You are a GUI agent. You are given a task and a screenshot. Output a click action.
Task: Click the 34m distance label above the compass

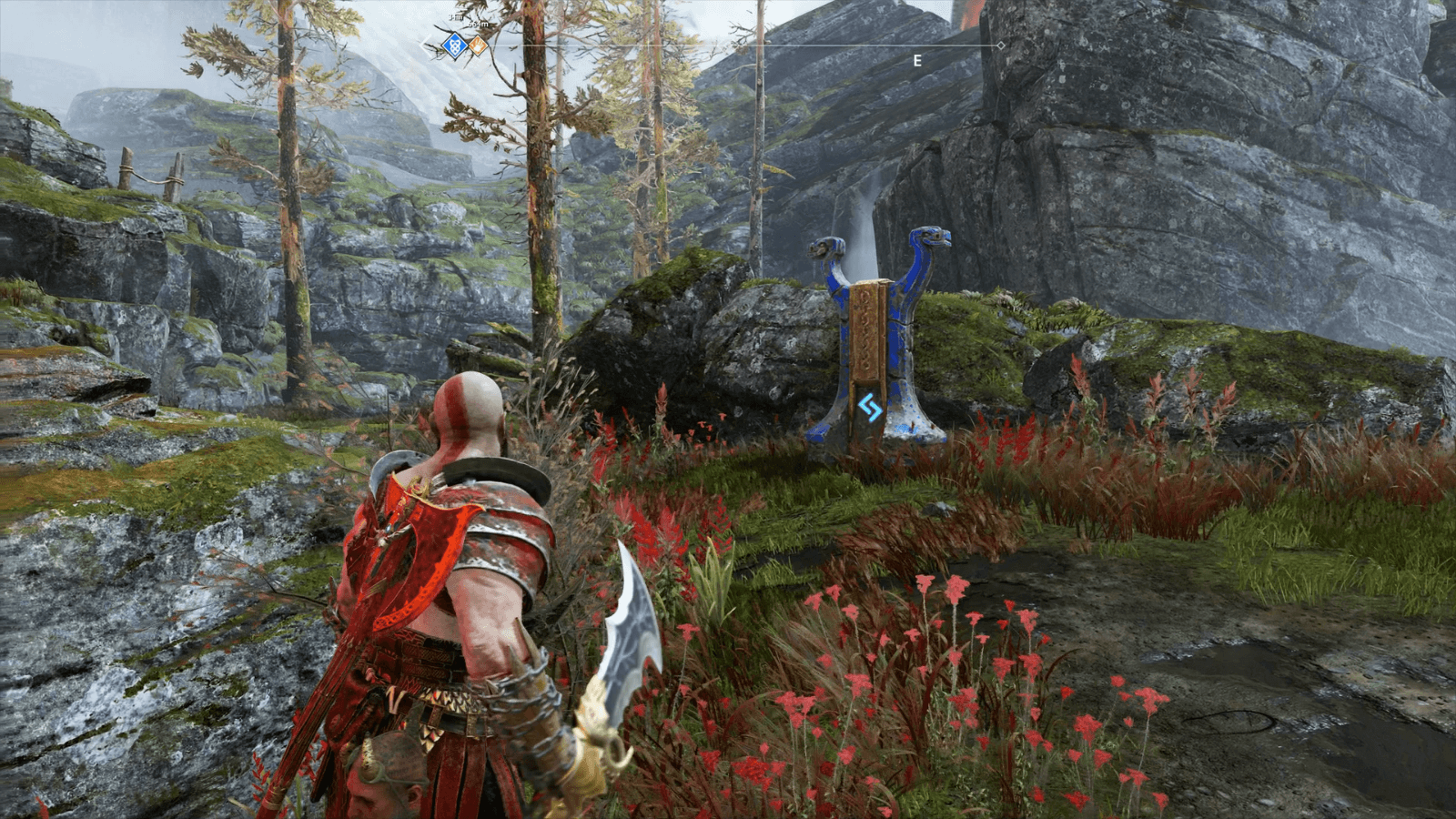click(455, 17)
